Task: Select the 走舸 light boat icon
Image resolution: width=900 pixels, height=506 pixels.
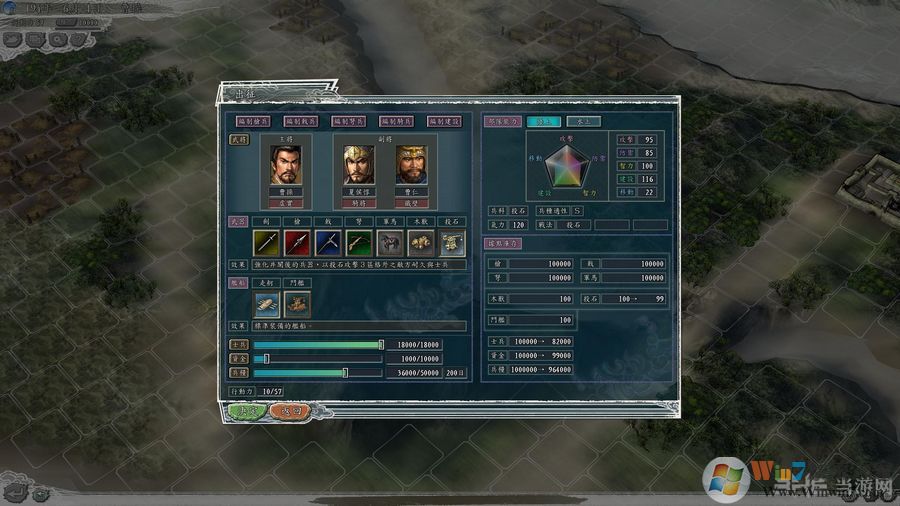Action: pos(266,303)
